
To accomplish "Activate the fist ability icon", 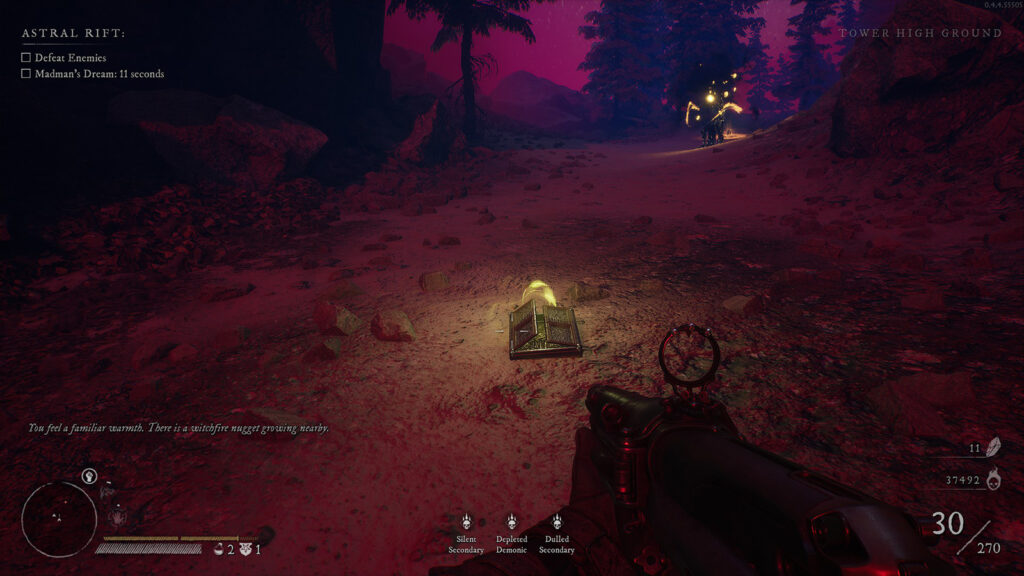I will [x=90, y=478].
